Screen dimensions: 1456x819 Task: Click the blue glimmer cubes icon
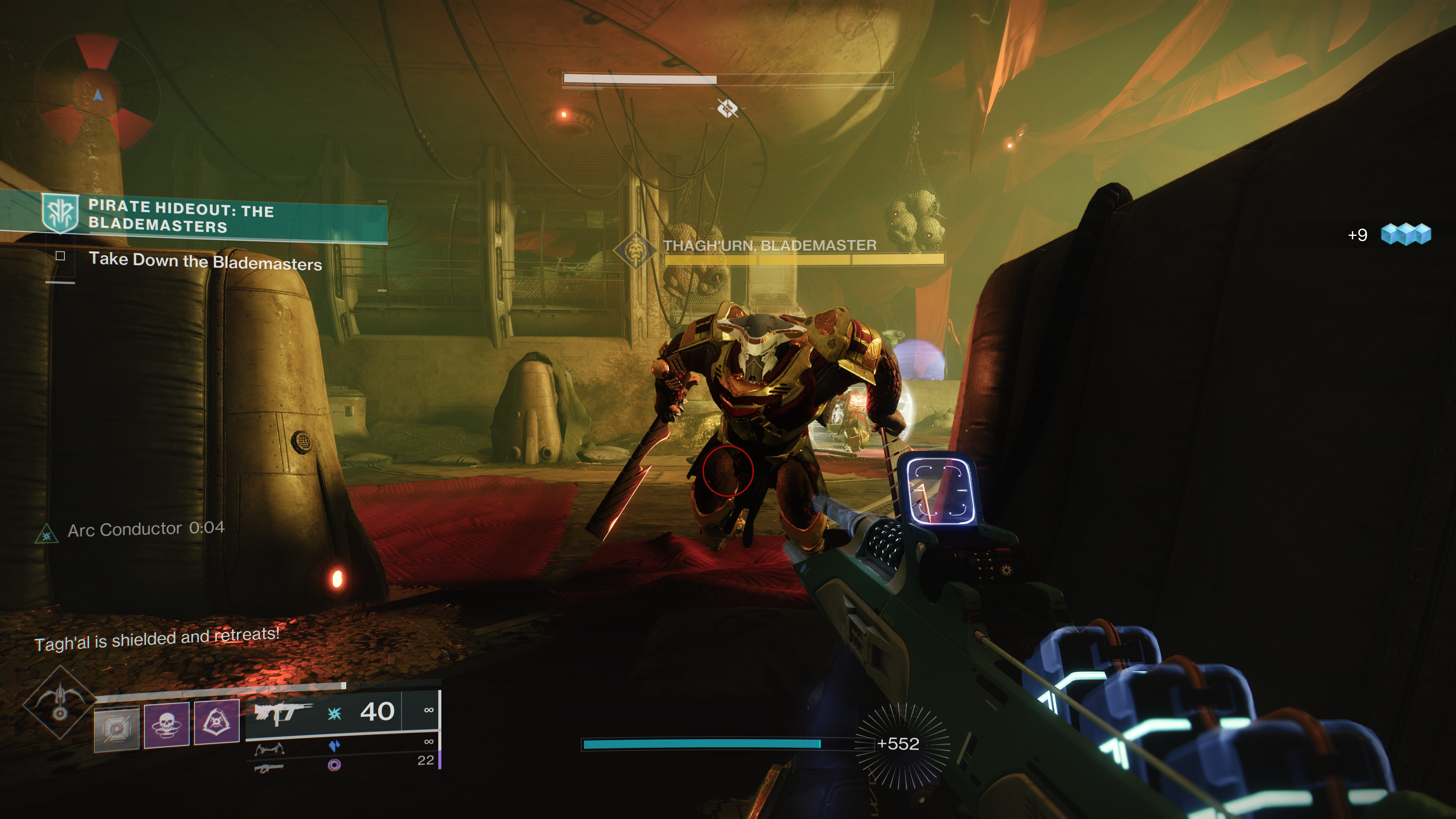point(1405,234)
